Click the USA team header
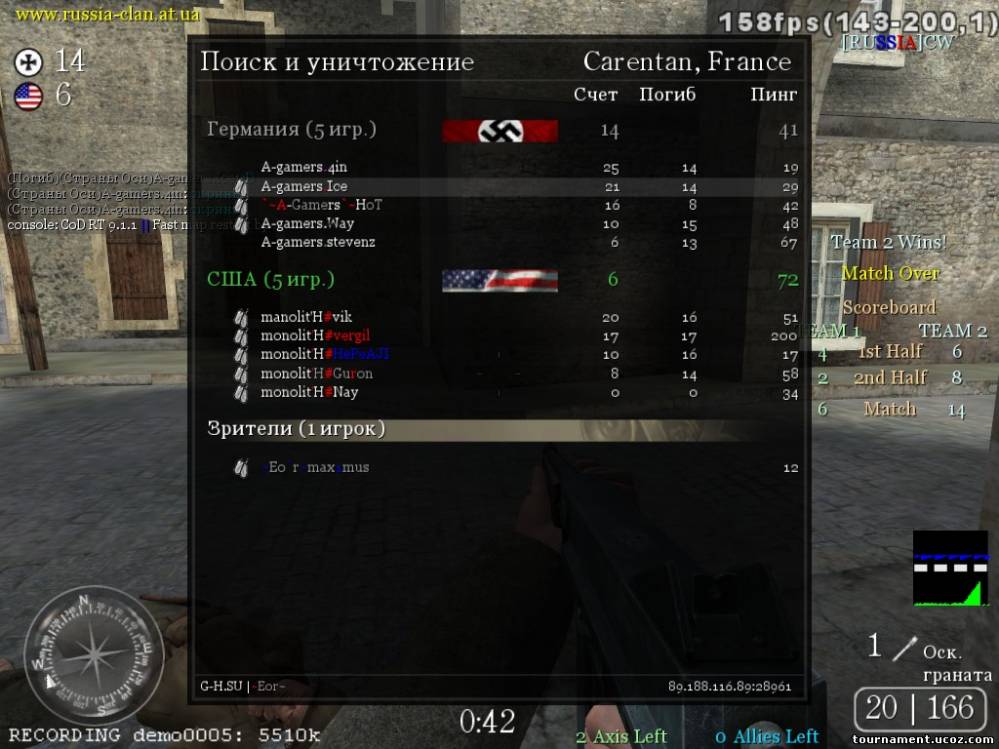 pyautogui.click(x=270, y=280)
